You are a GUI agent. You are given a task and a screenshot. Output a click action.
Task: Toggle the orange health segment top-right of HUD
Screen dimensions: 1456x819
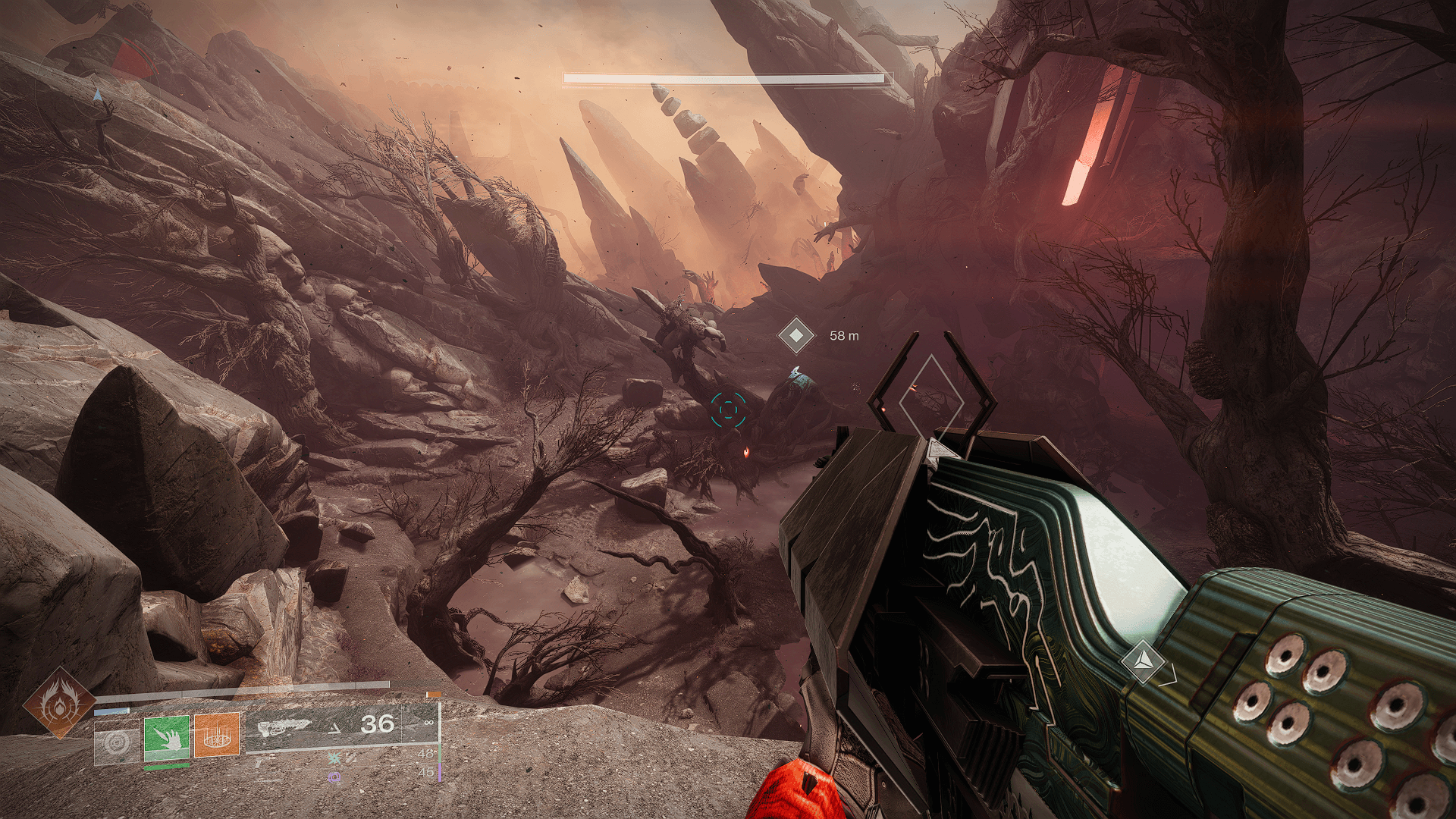435,694
